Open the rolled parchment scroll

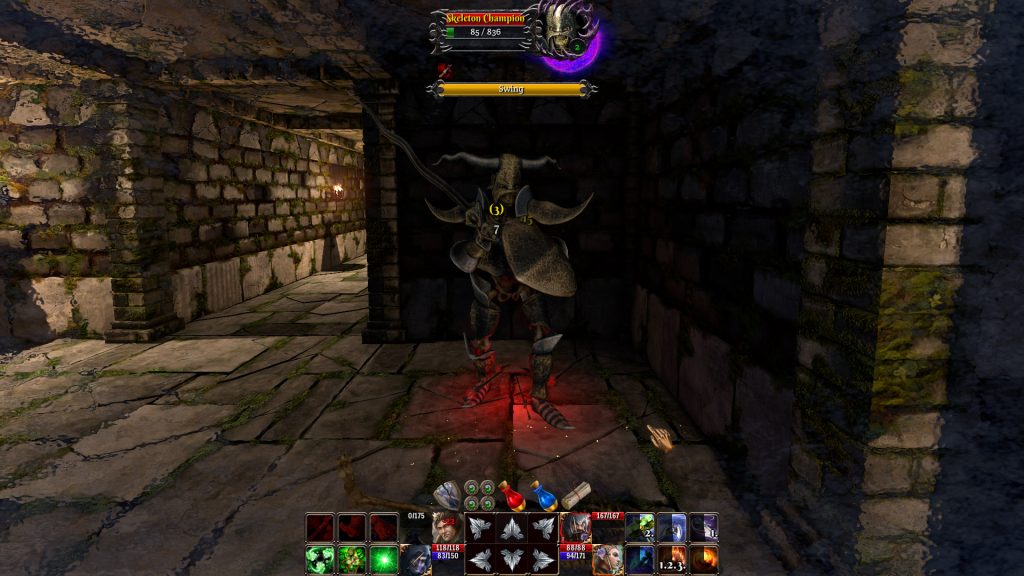574,496
